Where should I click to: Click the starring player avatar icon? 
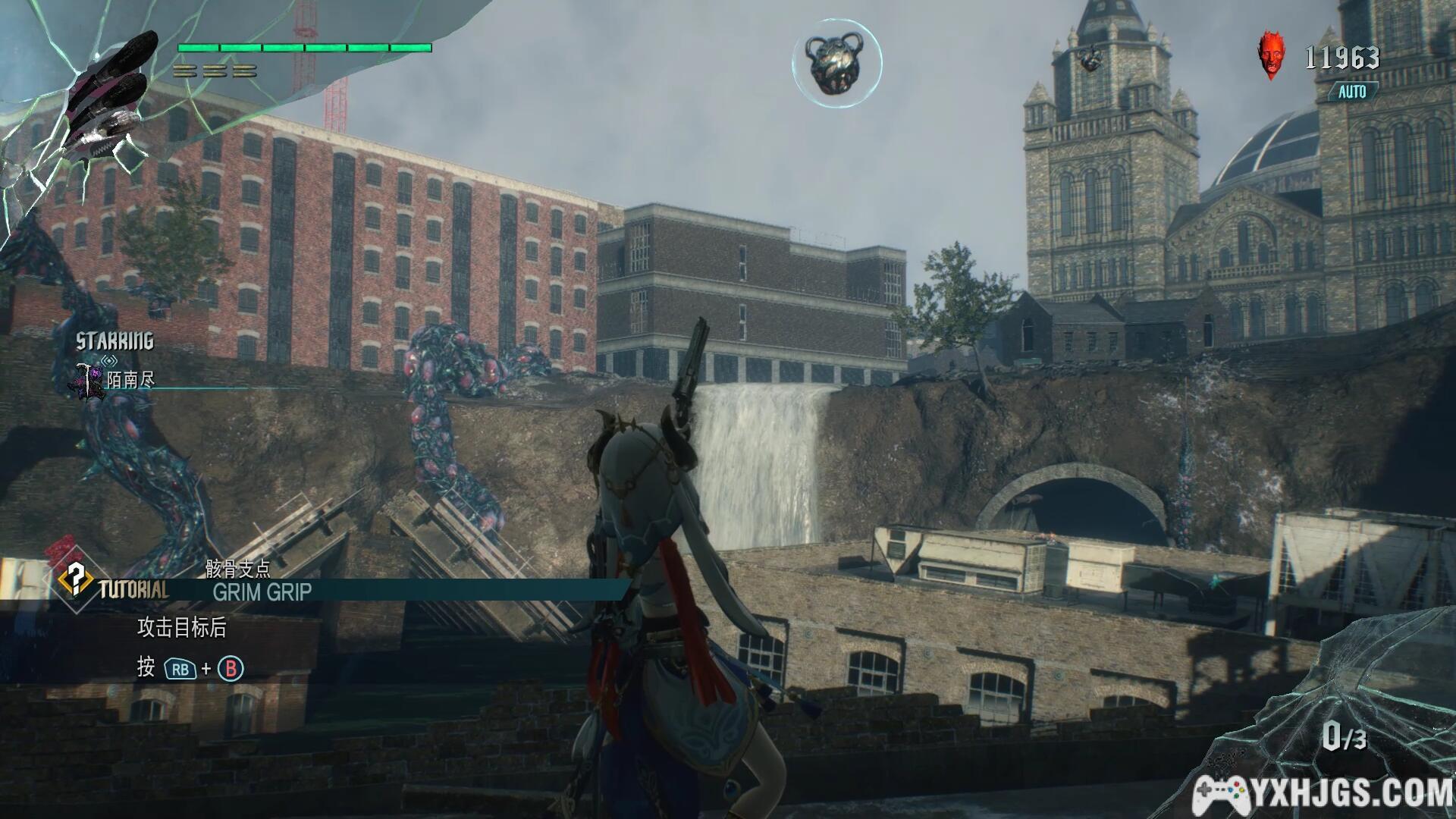90,380
